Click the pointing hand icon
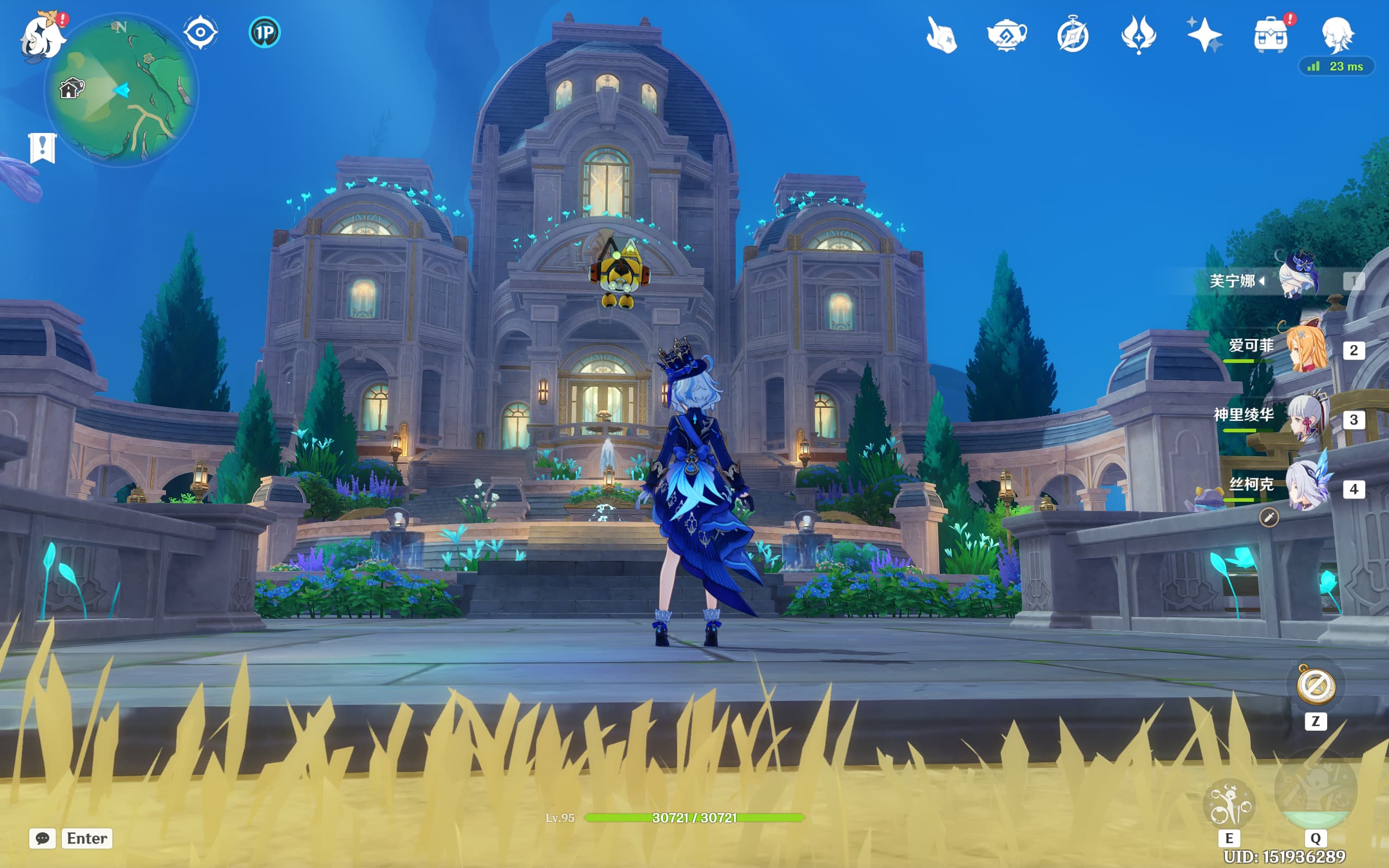Image resolution: width=1389 pixels, height=868 pixels. 941,35
